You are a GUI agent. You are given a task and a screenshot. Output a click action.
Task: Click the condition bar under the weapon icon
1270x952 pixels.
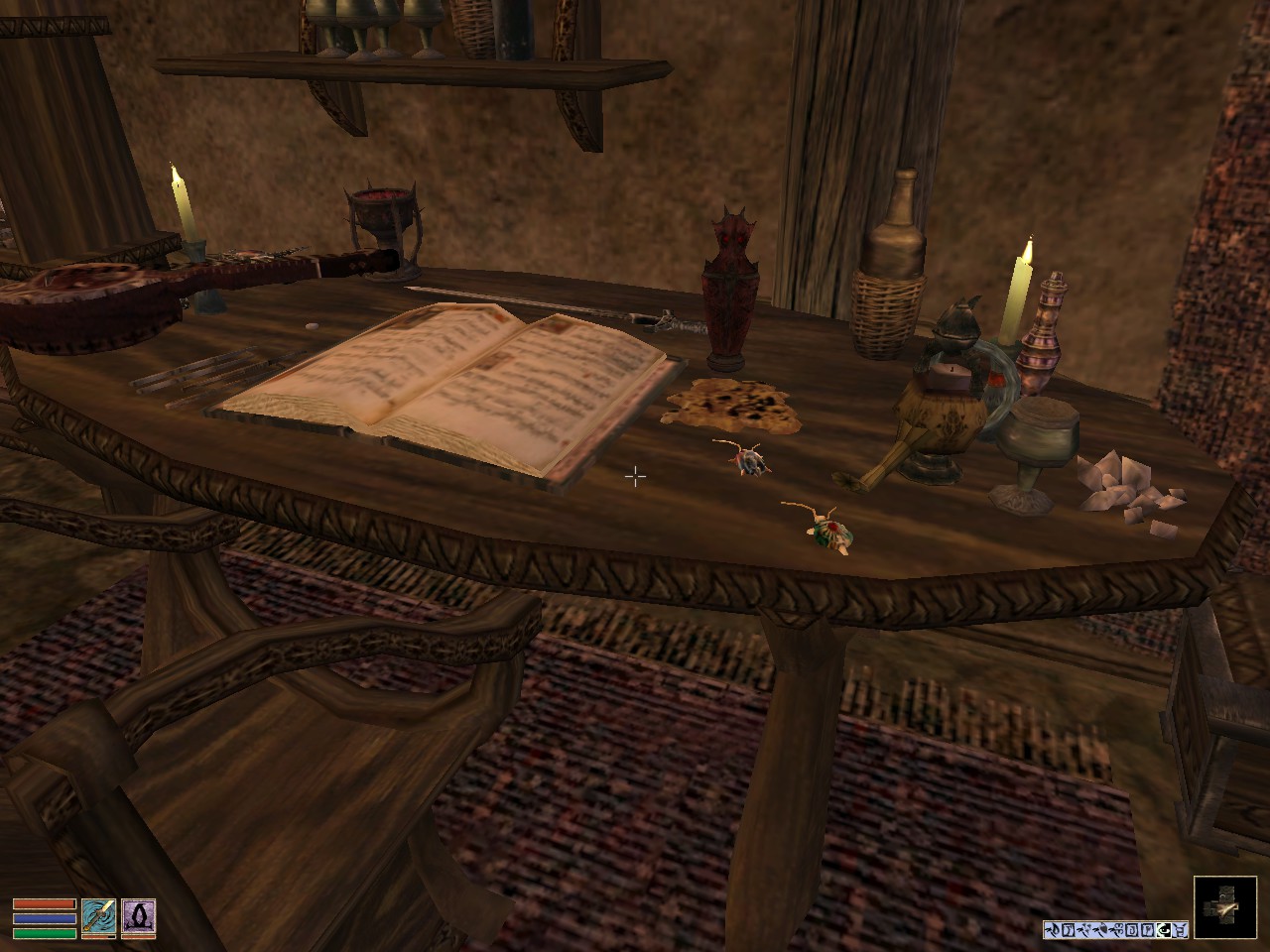point(99,936)
